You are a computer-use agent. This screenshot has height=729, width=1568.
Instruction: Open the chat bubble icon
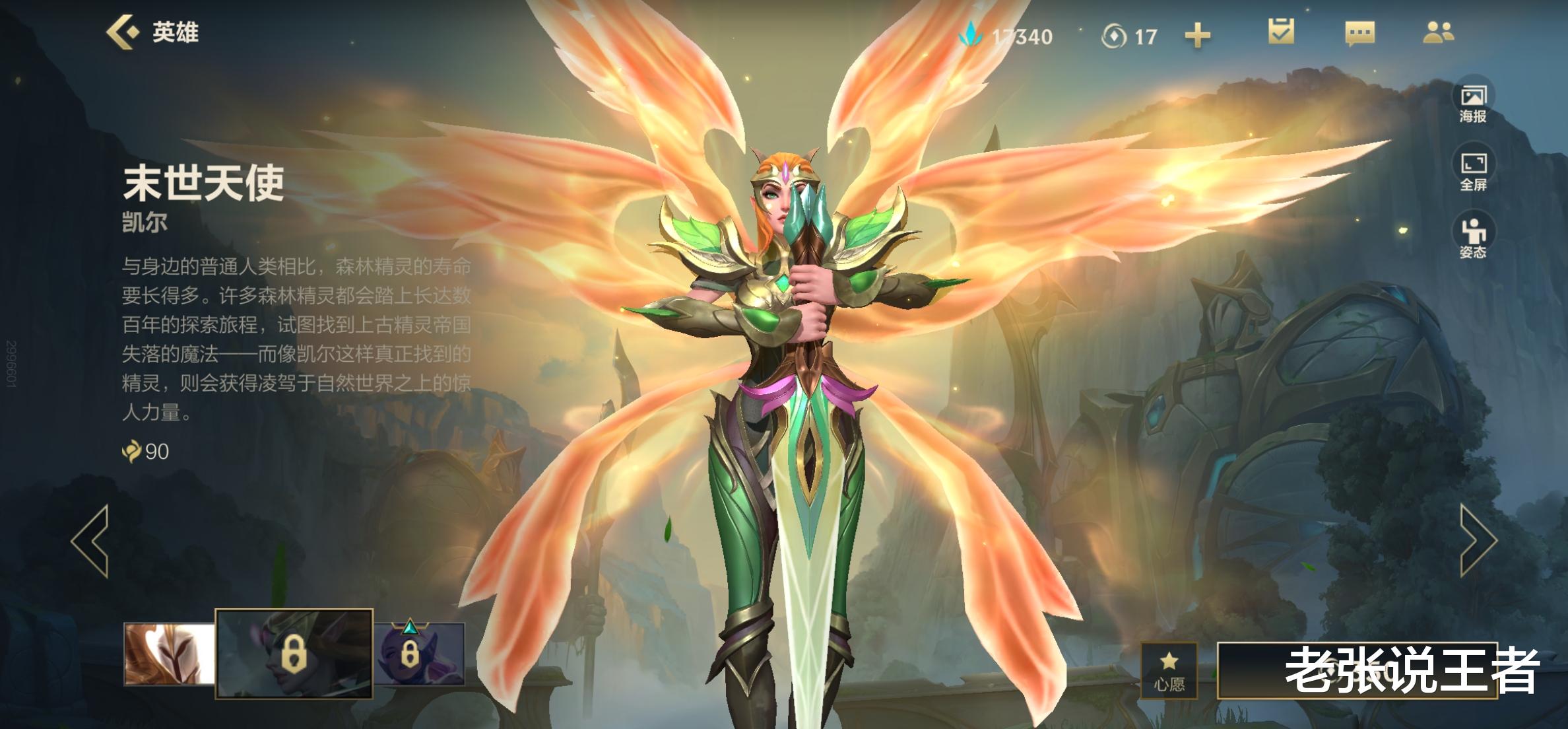tap(1359, 32)
